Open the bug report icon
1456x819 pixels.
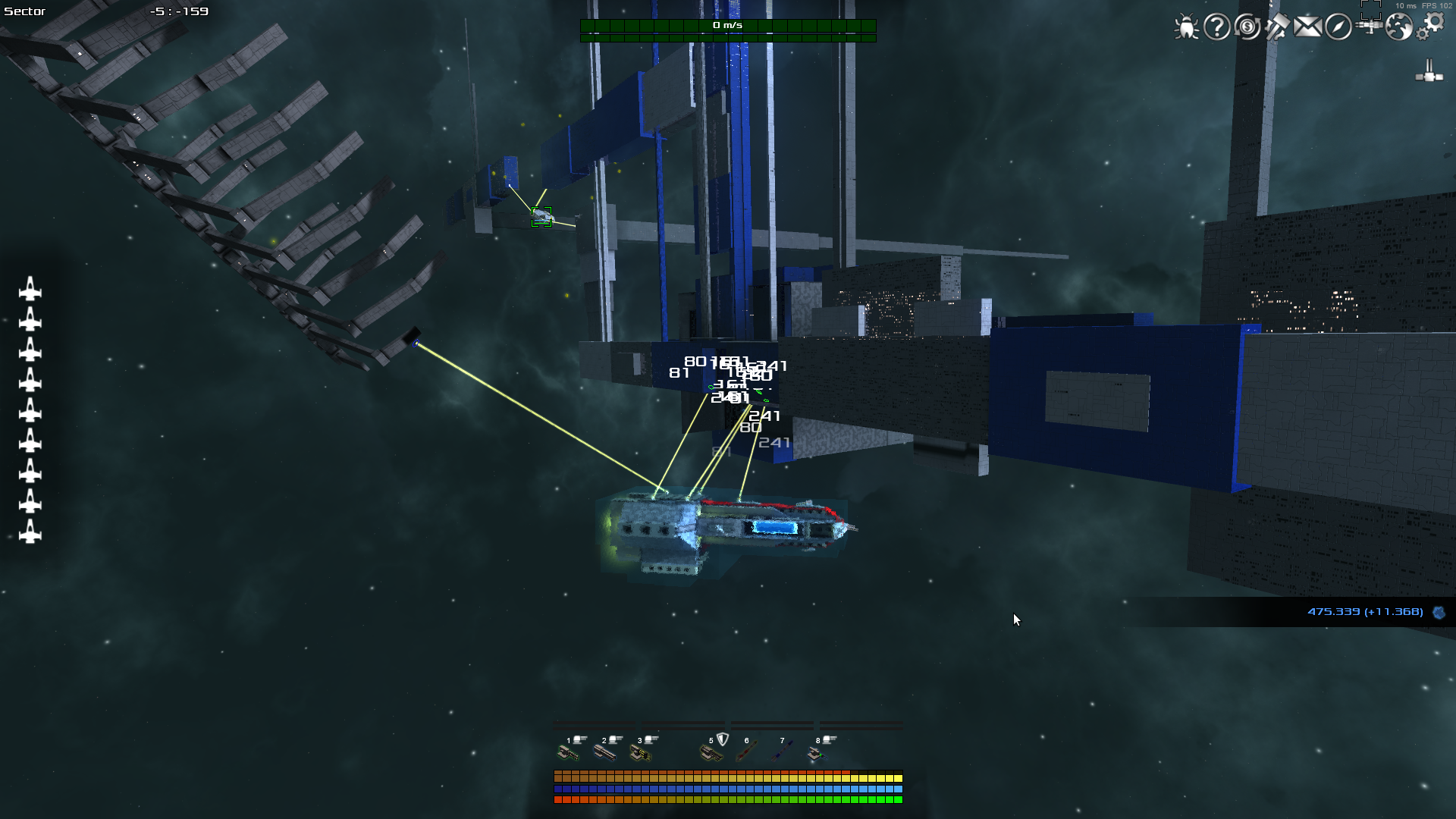[x=1186, y=27]
